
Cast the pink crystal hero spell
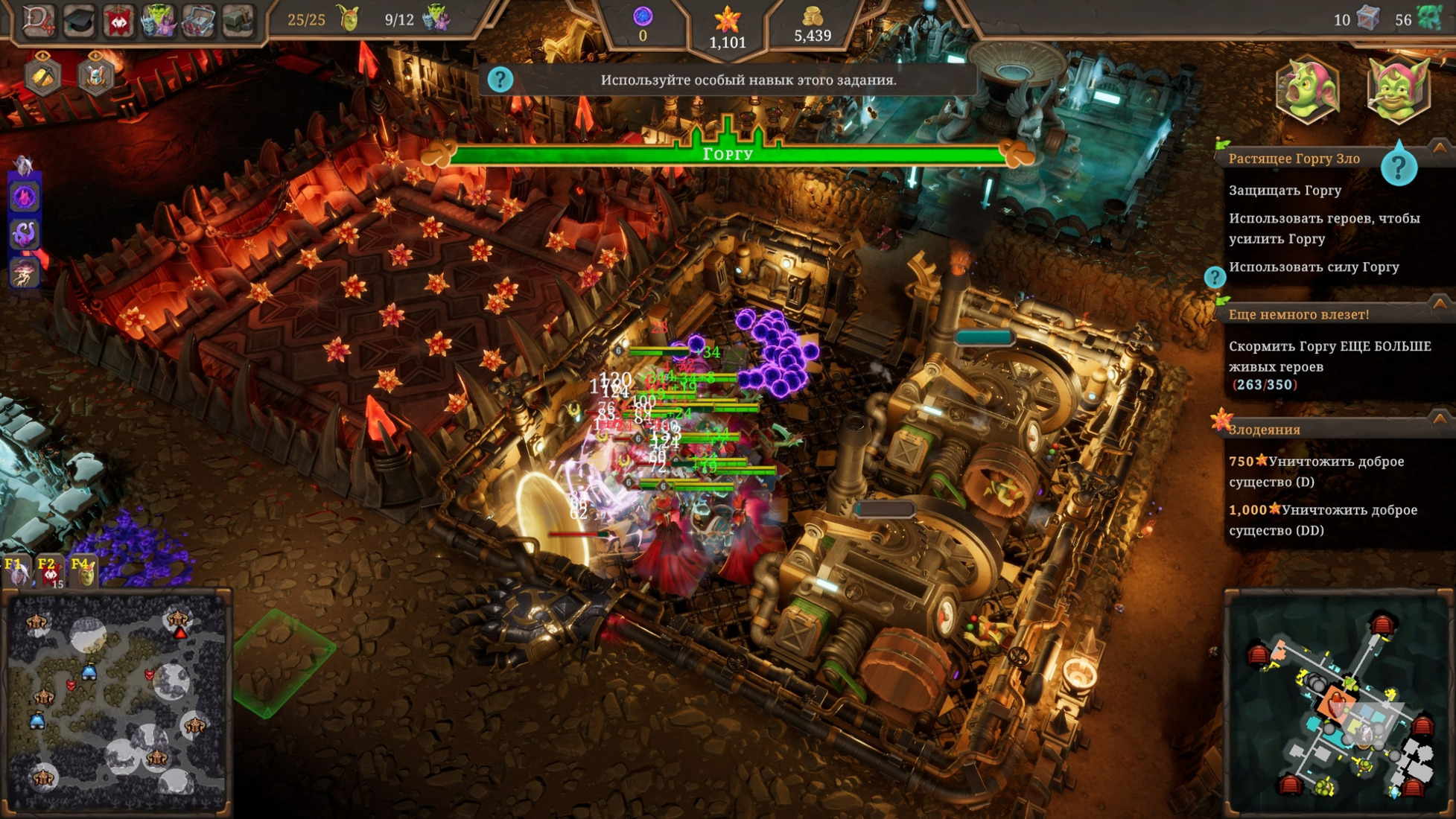(25, 197)
